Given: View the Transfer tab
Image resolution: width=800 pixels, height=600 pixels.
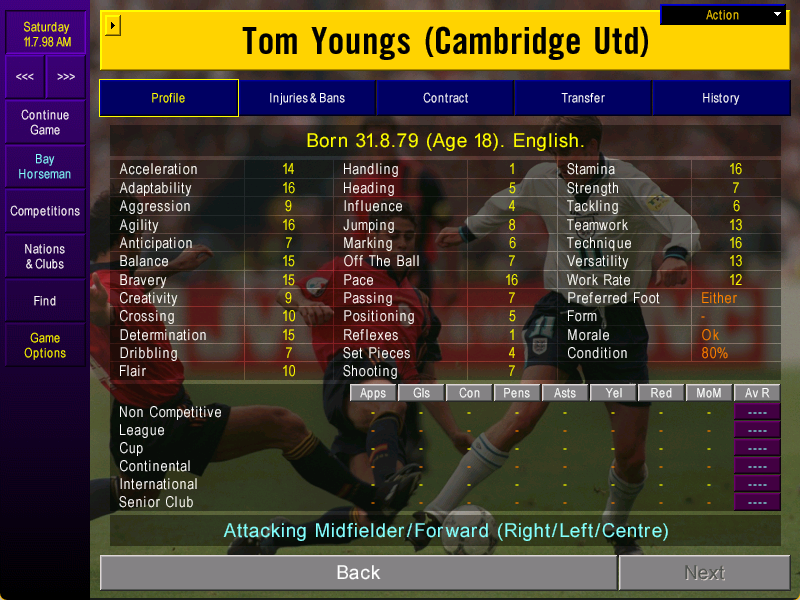Looking at the screenshot, I should [x=583, y=98].
